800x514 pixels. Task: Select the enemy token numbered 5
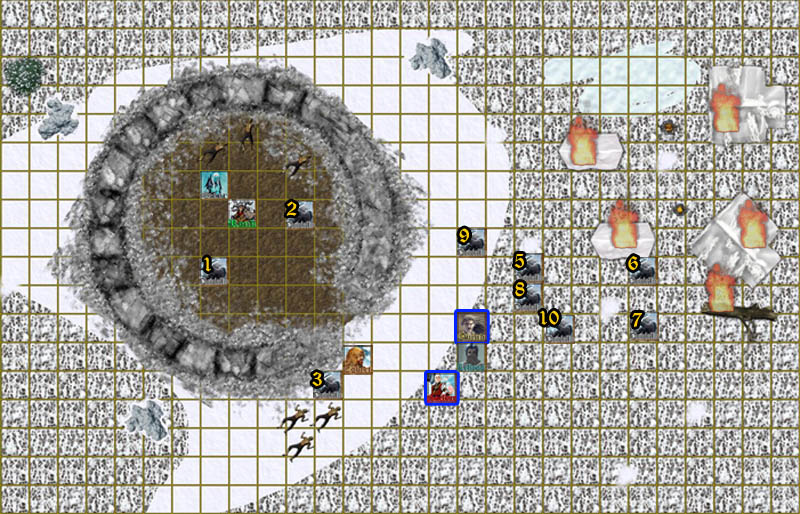click(528, 267)
